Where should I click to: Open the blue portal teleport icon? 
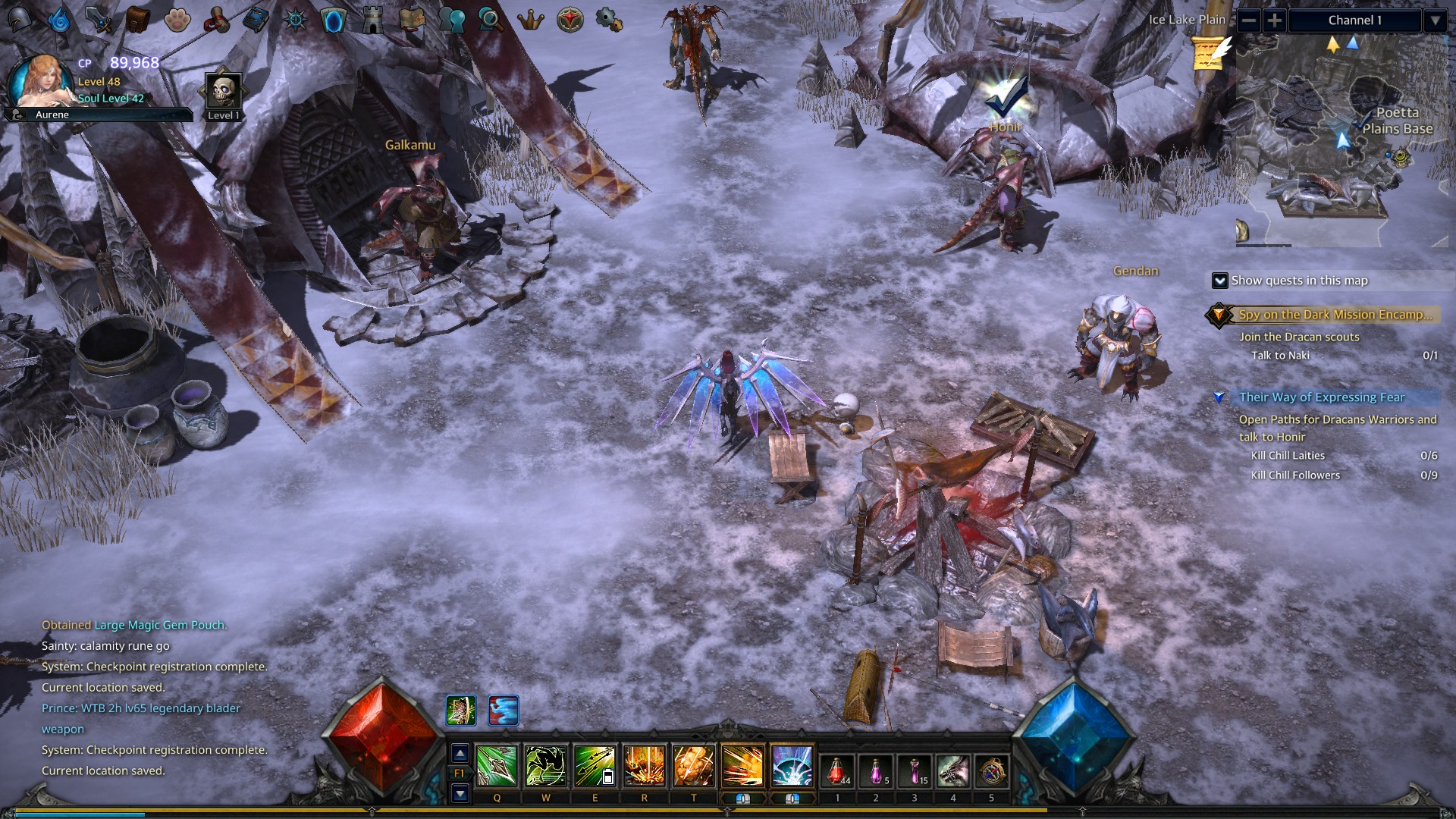334,21
